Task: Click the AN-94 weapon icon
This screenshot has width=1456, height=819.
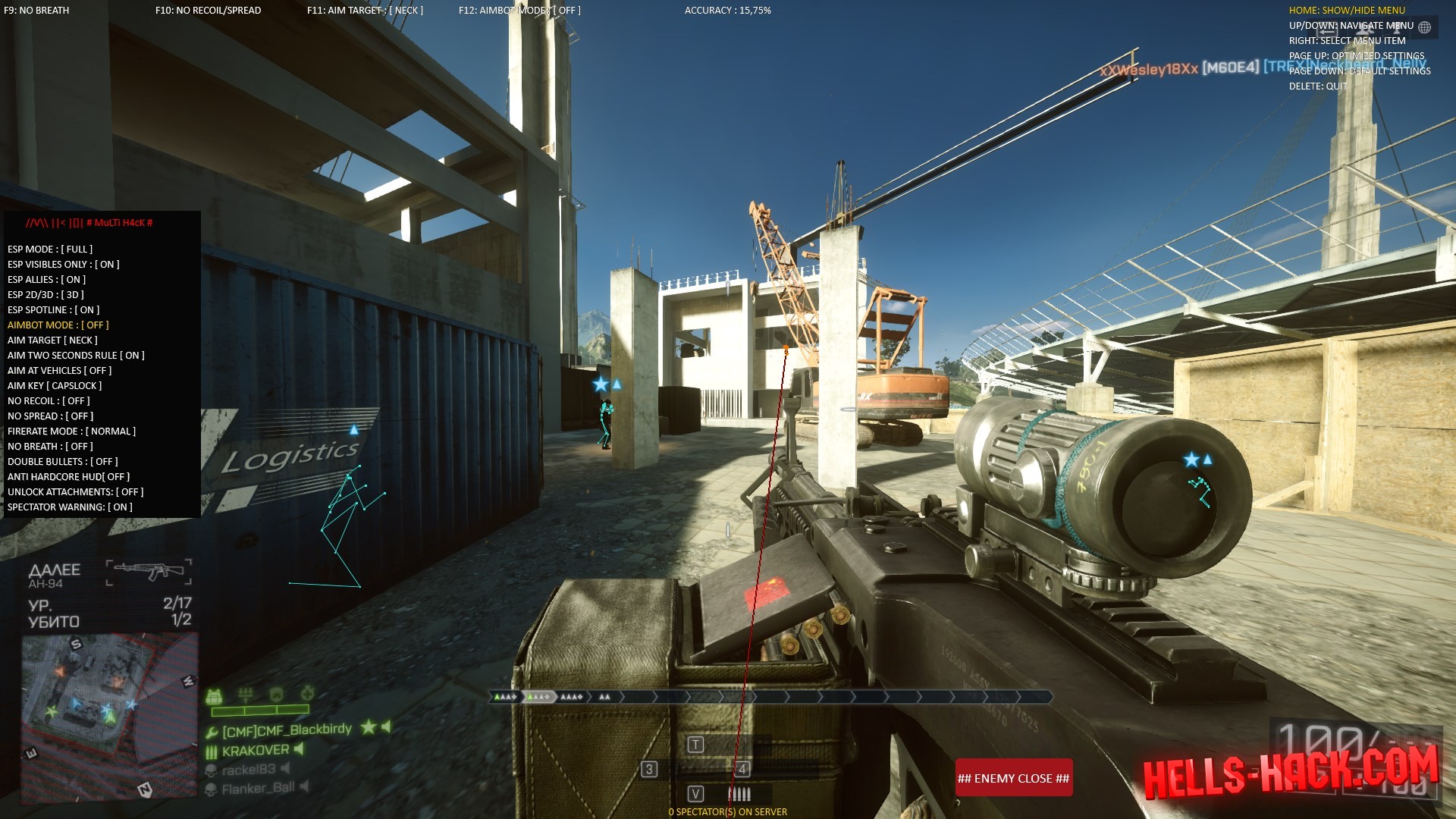Action: tap(149, 572)
